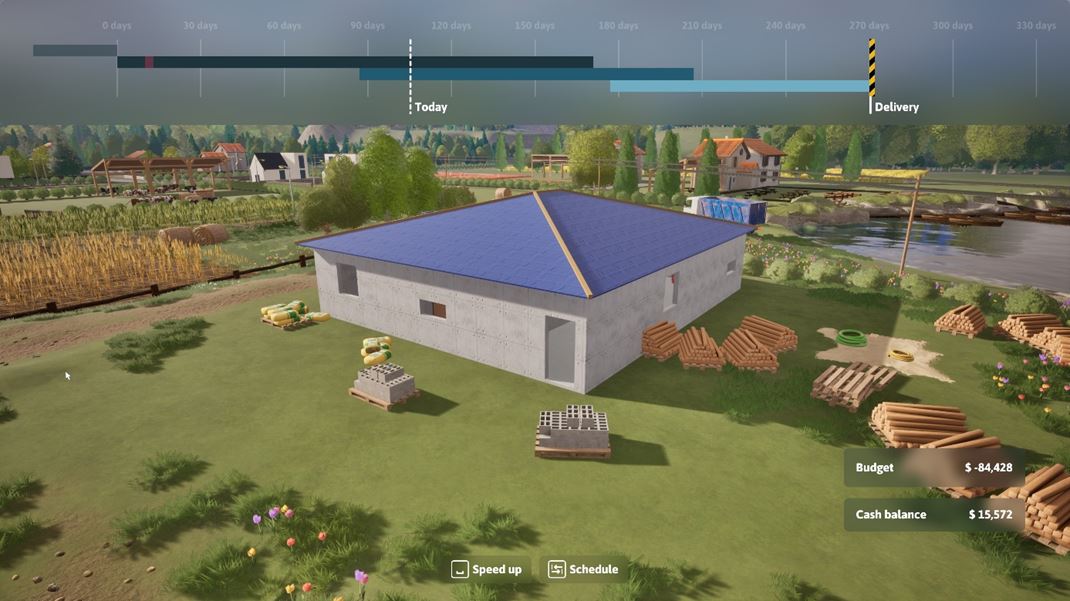Click the Speed up button
Screen dimensions: 1070x601
pos(487,569)
